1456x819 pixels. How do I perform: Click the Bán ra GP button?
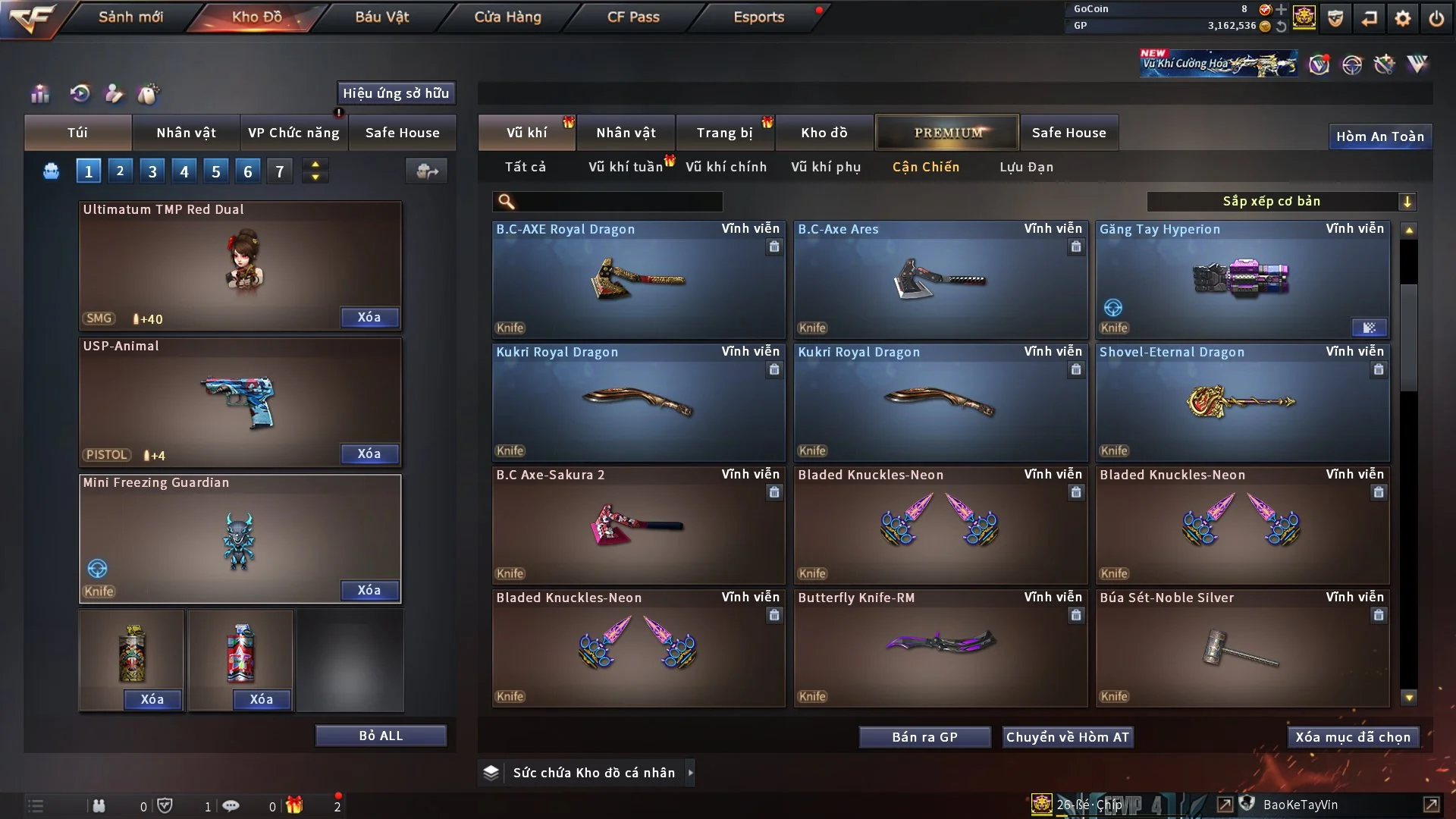click(924, 737)
